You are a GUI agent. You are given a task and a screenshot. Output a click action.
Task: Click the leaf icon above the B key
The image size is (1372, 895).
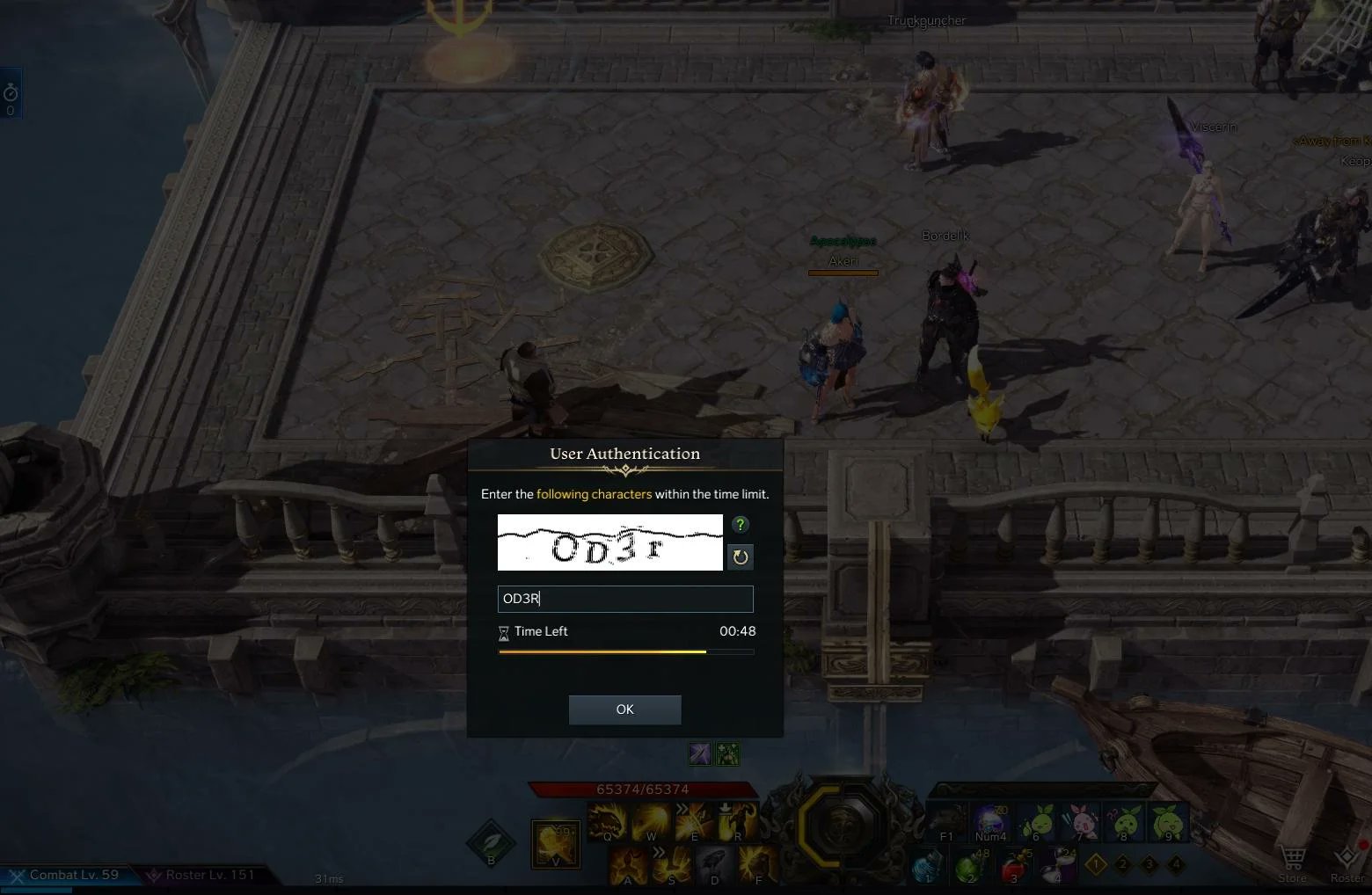pyautogui.click(x=491, y=842)
